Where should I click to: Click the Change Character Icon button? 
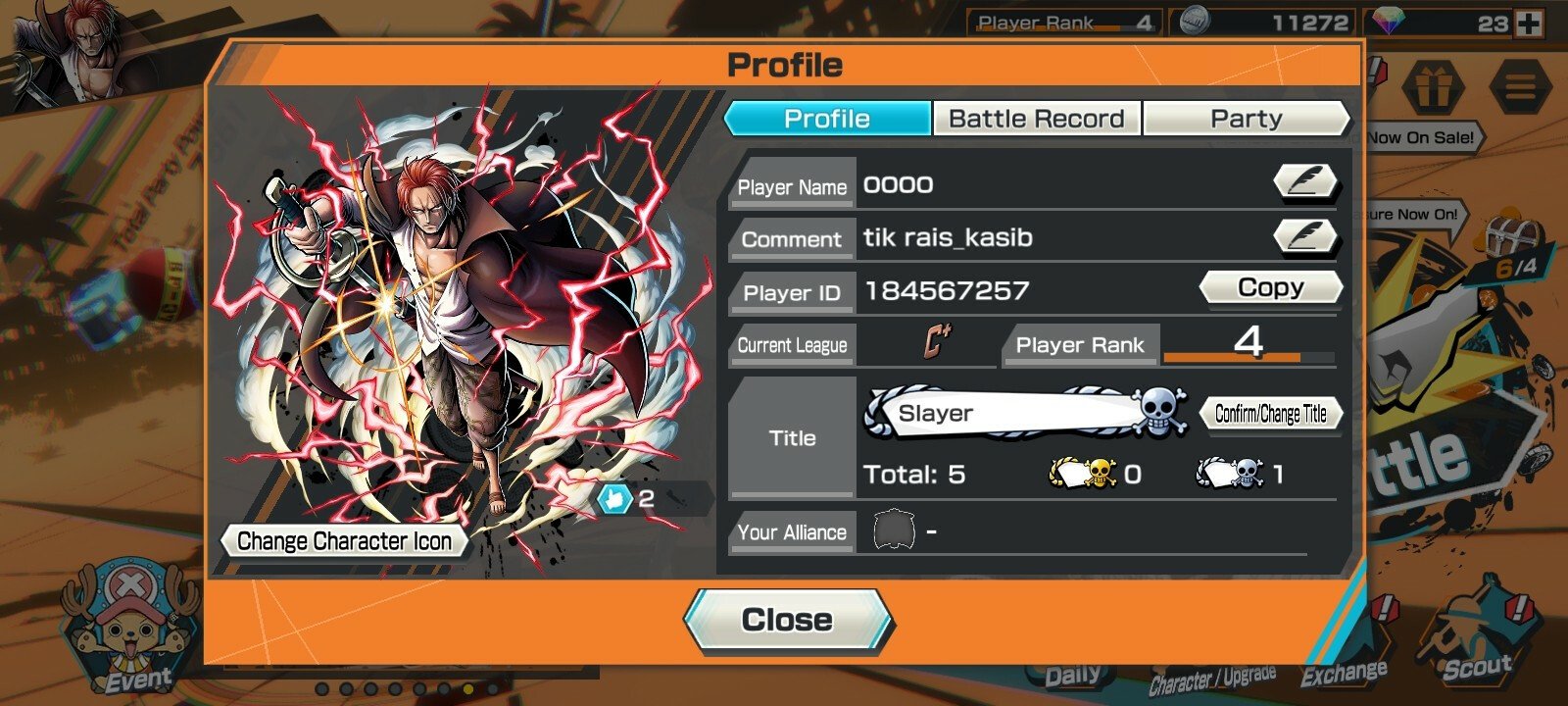tap(344, 541)
